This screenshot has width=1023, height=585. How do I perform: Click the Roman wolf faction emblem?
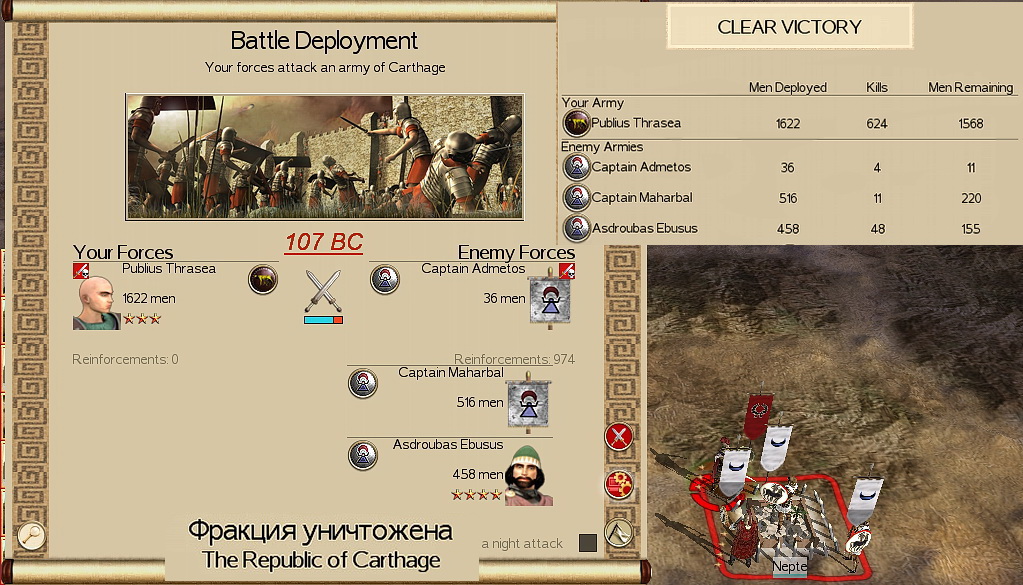click(263, 279)
